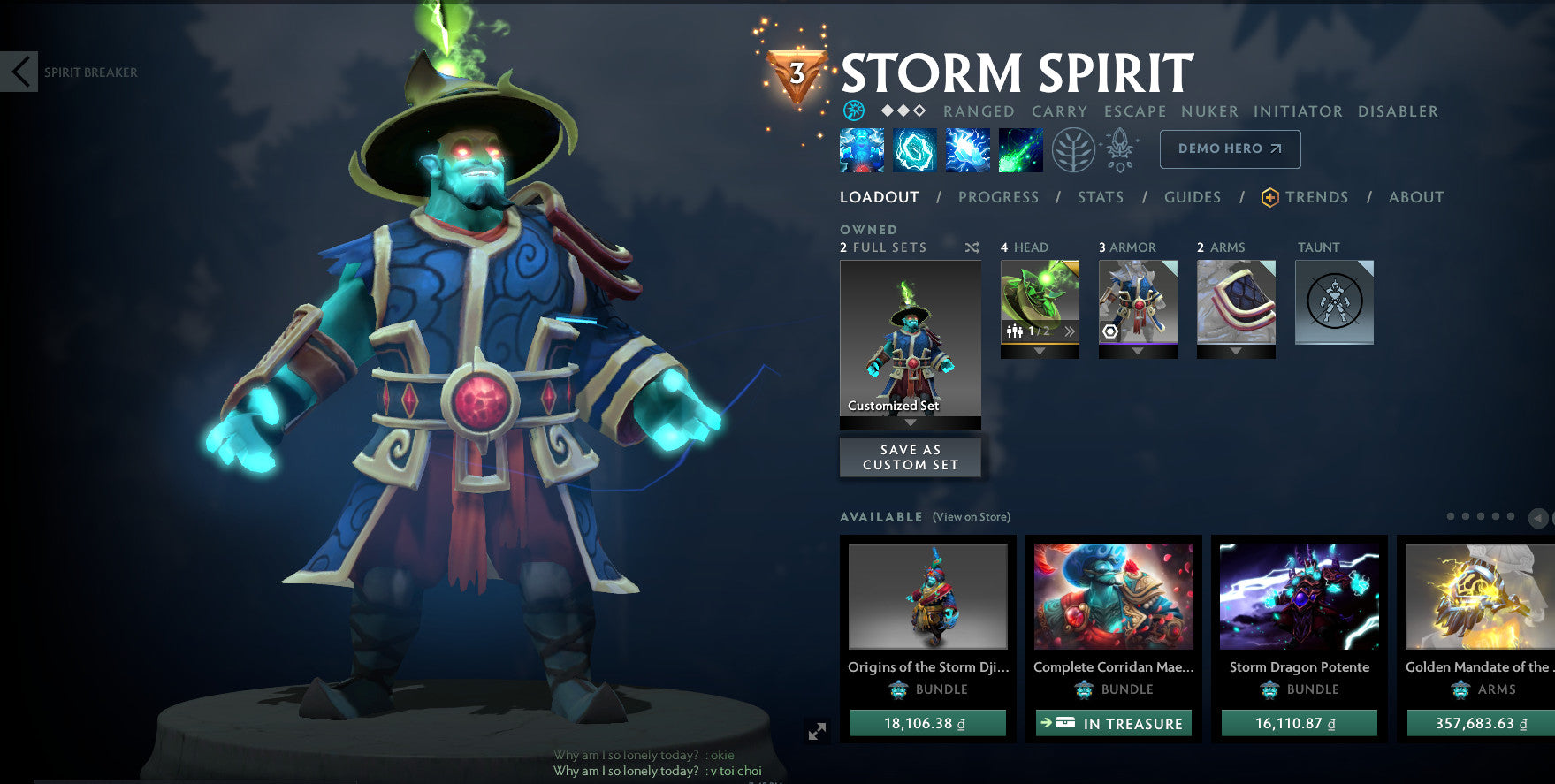
Task: Open the View on Store link
Action: pos(971,516)
